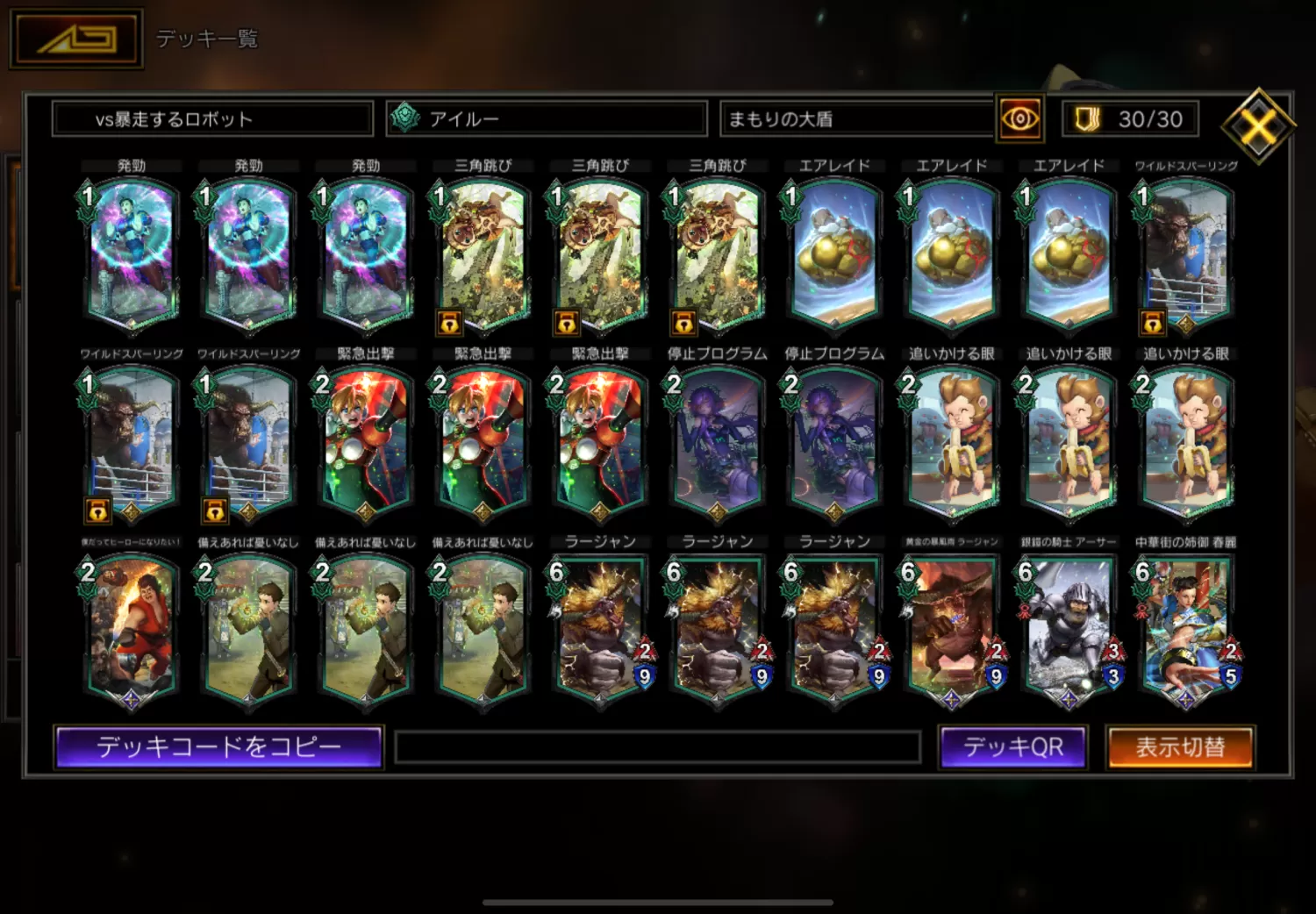Open the アイルー hero field

(547, 119)
